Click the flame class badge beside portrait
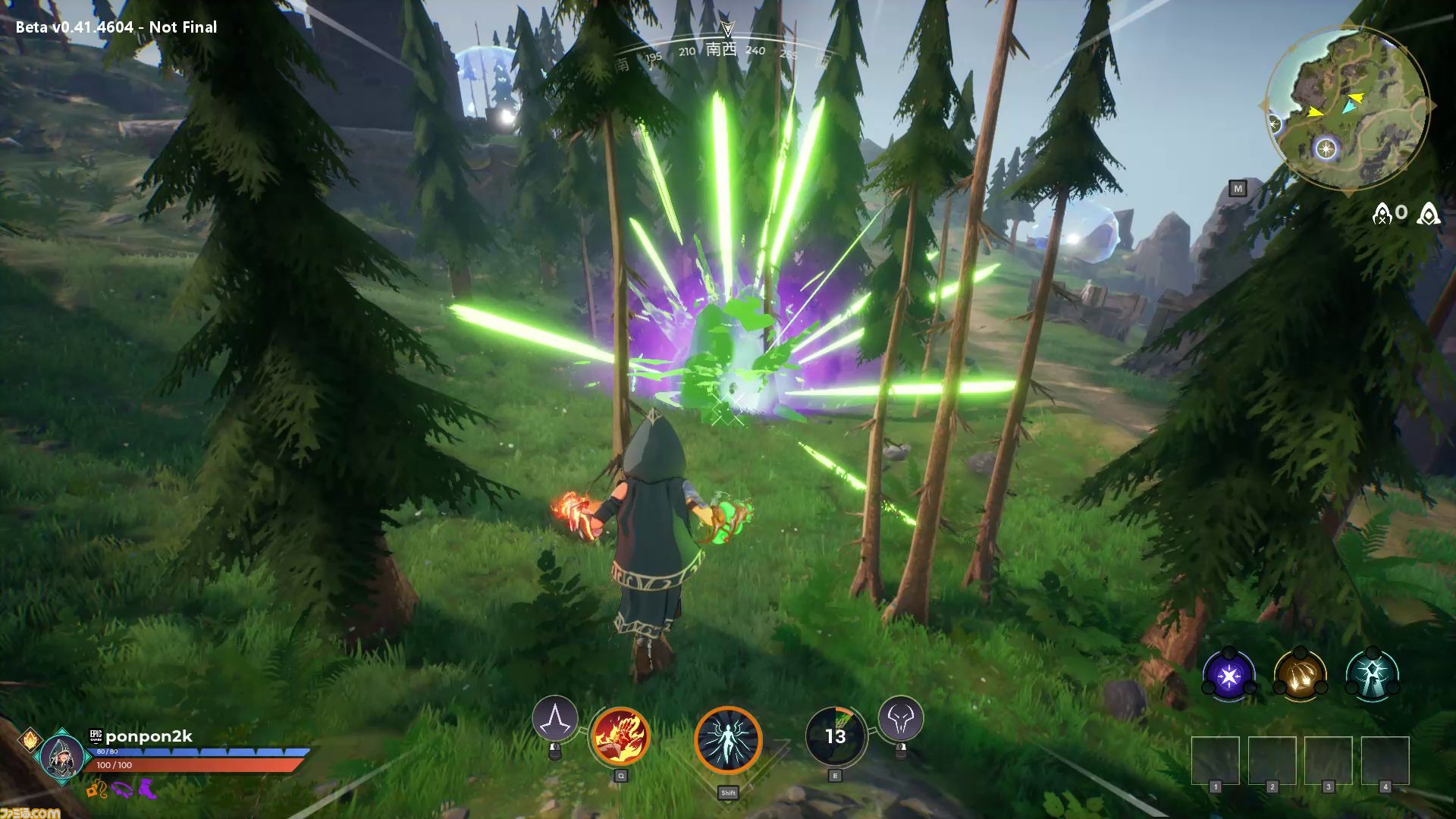1456x819 pixels. 30,739
